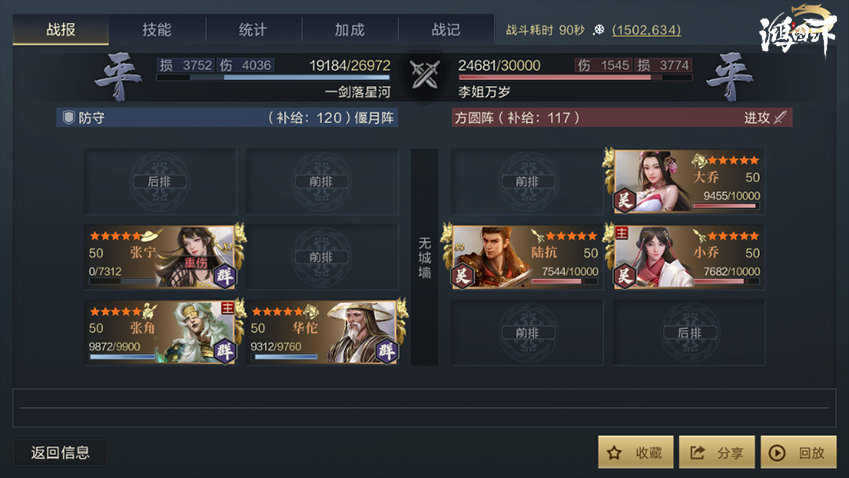Open defender player name 一剑落星河
Screen dimensions: 849x478
click(x=357, y=91)
